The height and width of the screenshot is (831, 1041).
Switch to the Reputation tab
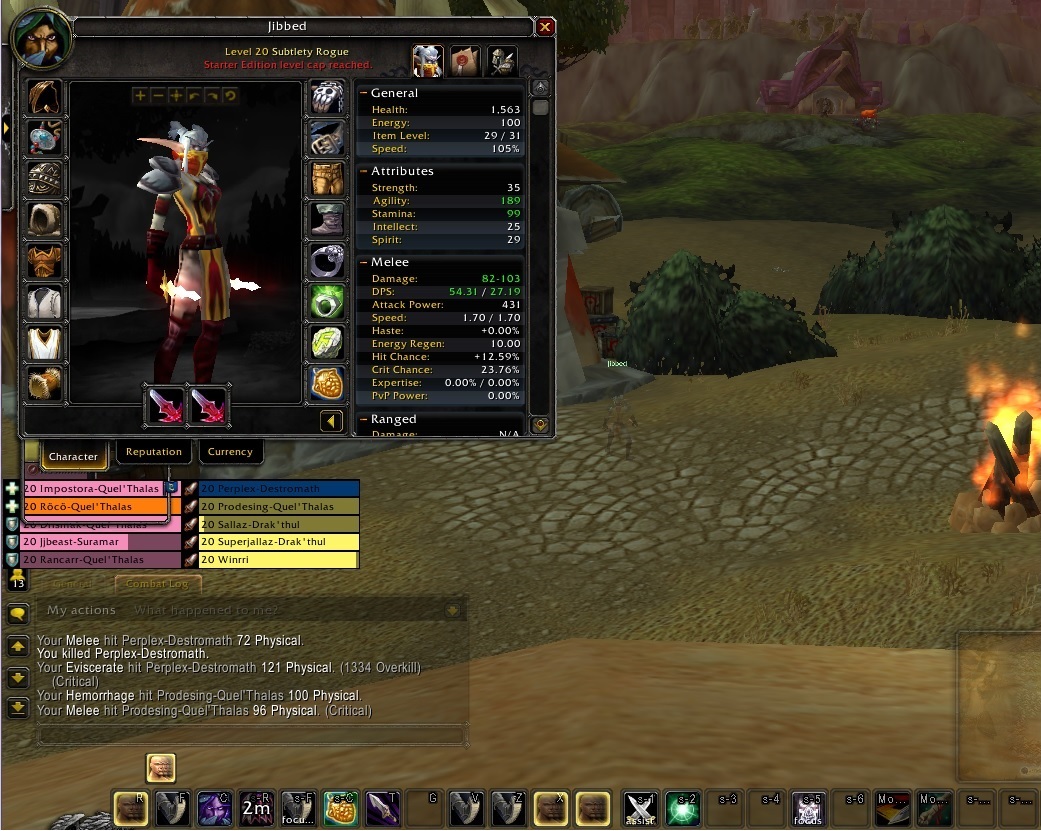(x=154, y=452)
